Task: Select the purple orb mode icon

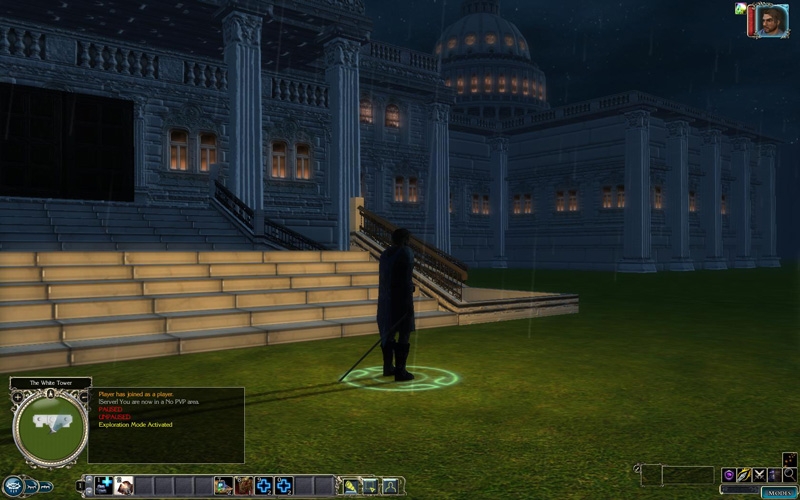Action: click(728, 474)
